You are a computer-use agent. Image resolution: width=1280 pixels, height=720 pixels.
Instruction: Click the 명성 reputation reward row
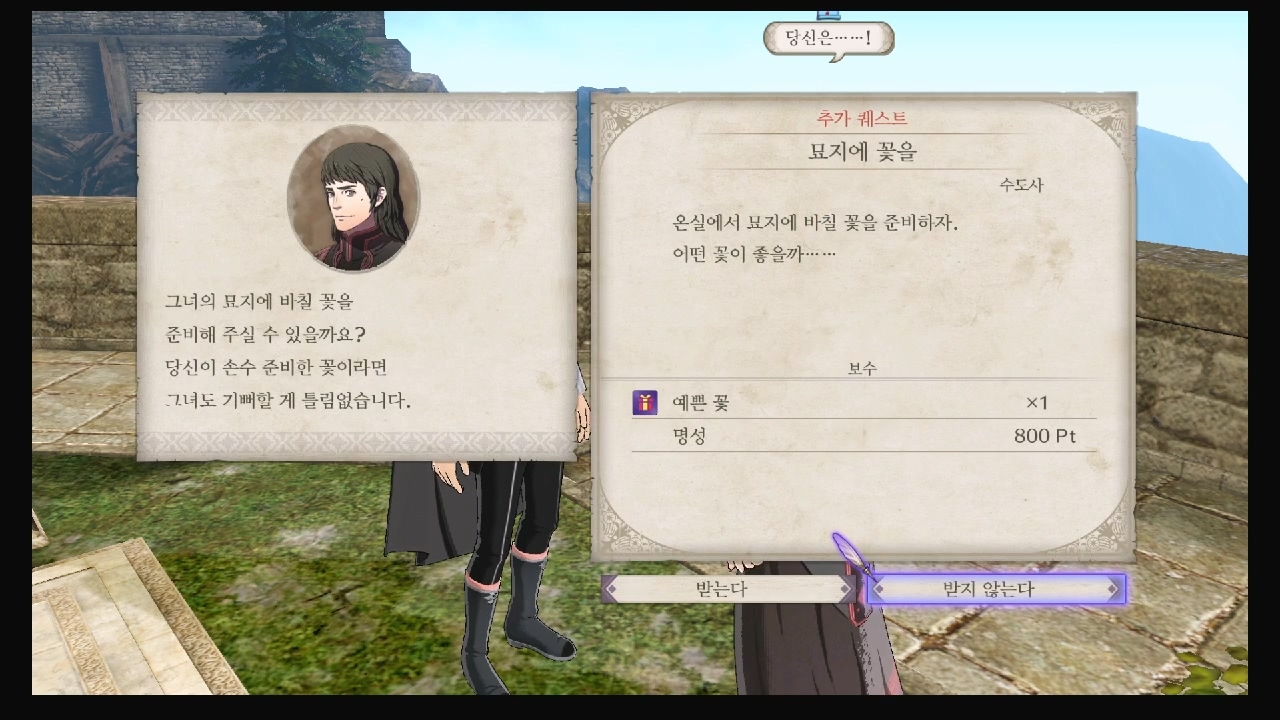[x=690, y=437]
